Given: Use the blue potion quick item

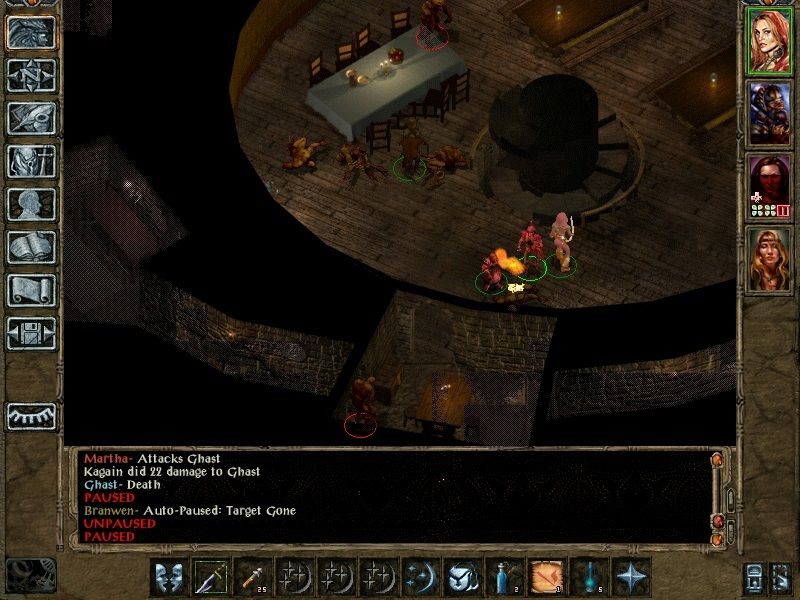Looking at the screenshot, I should [x=504, y=578].
